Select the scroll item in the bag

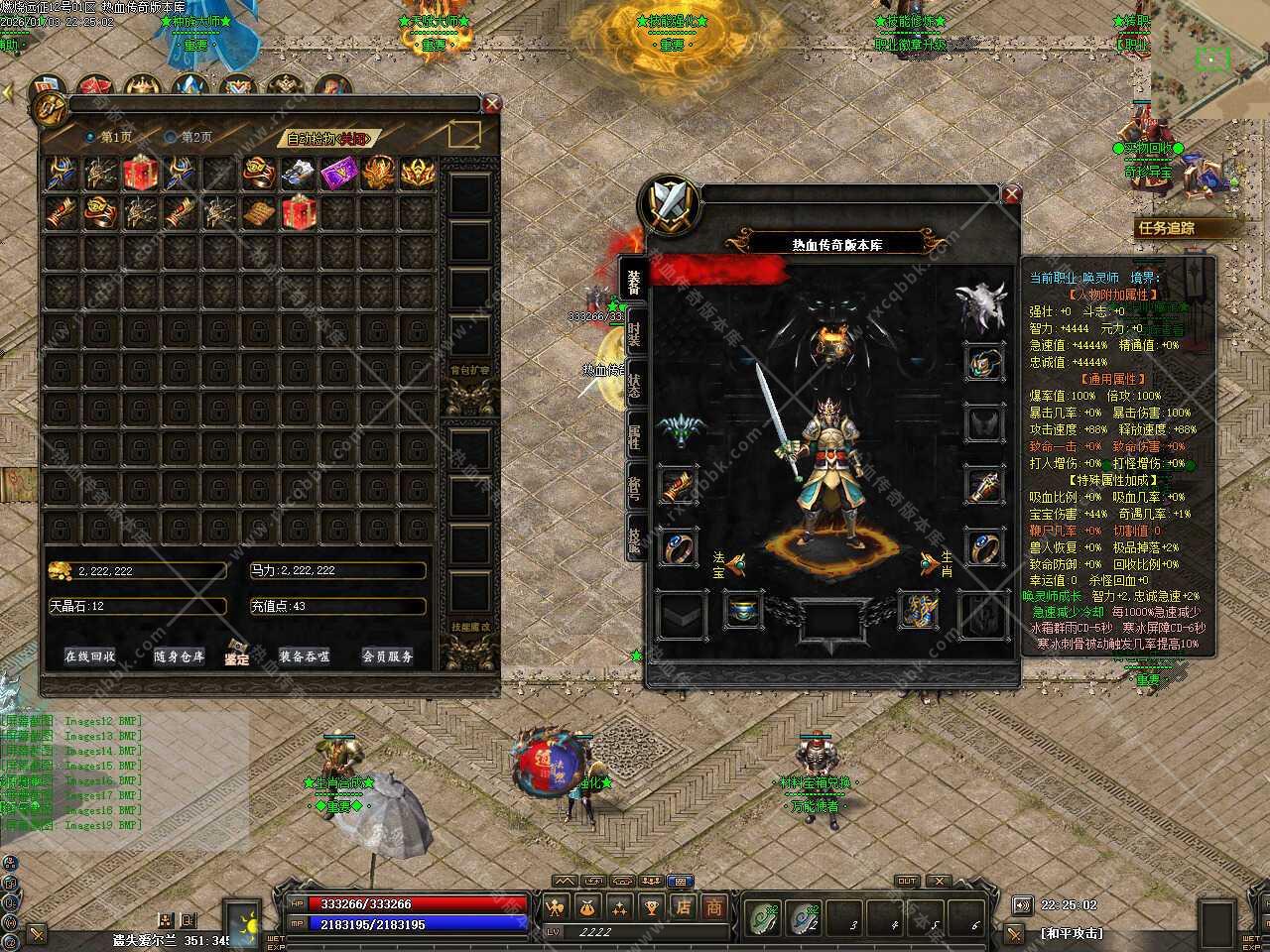click(259, 212)
